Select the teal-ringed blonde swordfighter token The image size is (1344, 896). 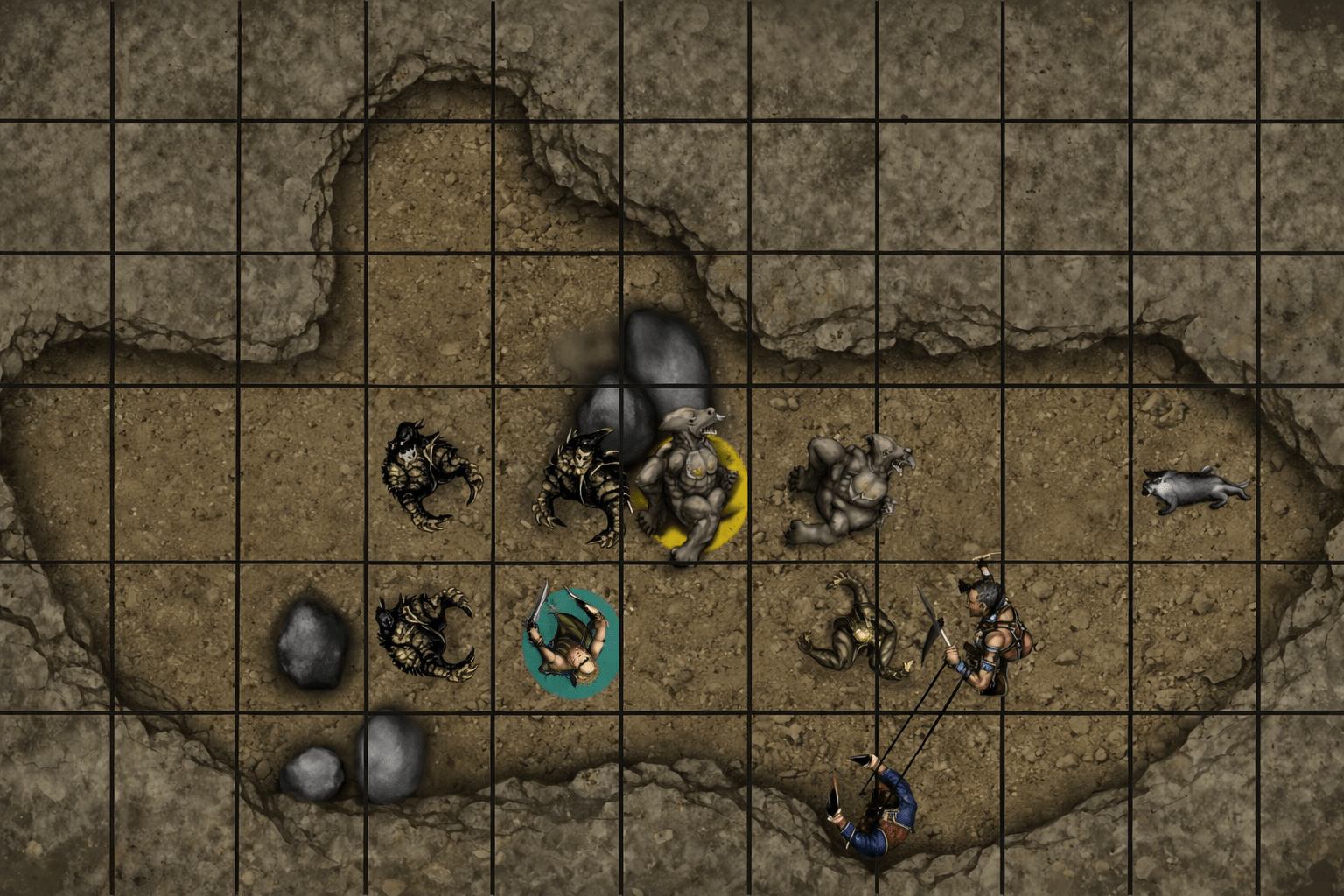(x=570, y=642)
